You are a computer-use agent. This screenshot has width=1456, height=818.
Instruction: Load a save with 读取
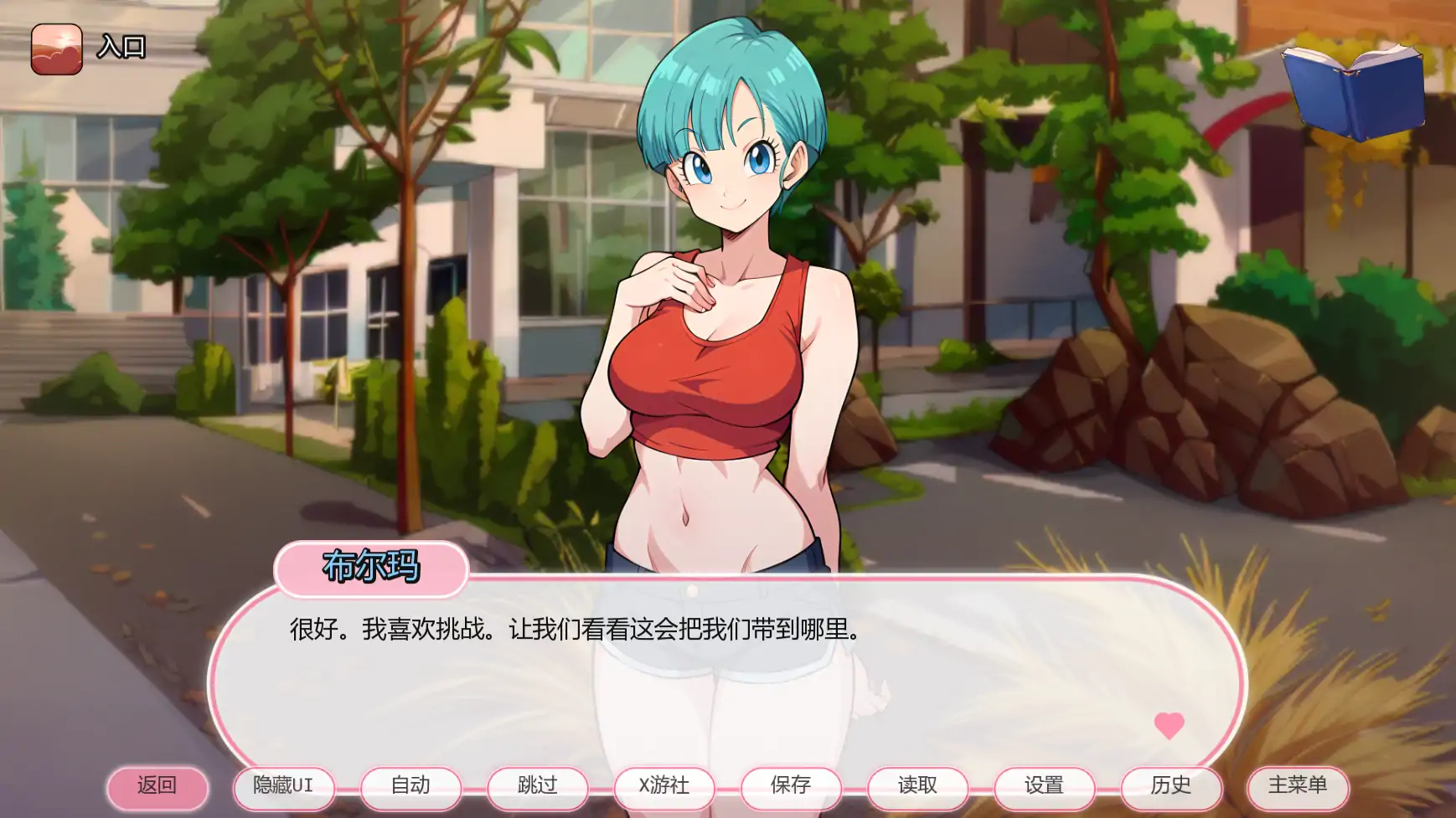point(917,787)
